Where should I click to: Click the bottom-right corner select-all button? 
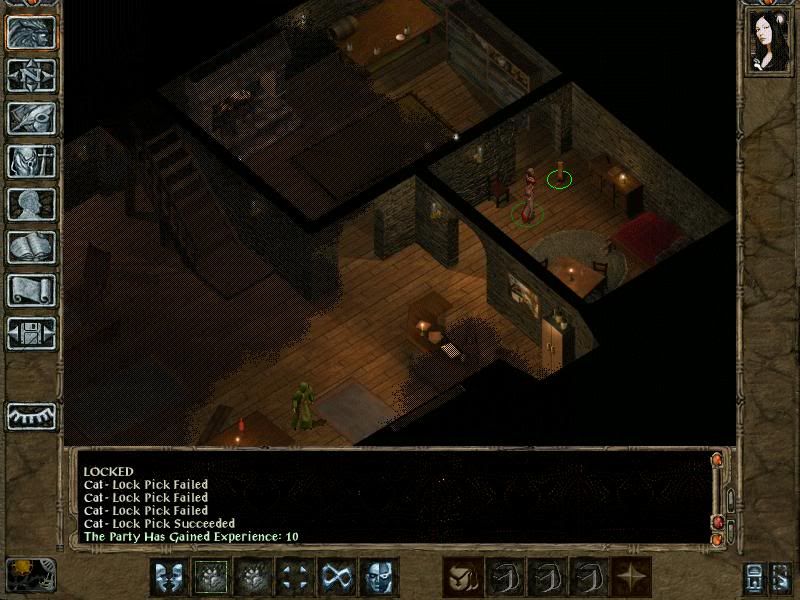[782, 577]
